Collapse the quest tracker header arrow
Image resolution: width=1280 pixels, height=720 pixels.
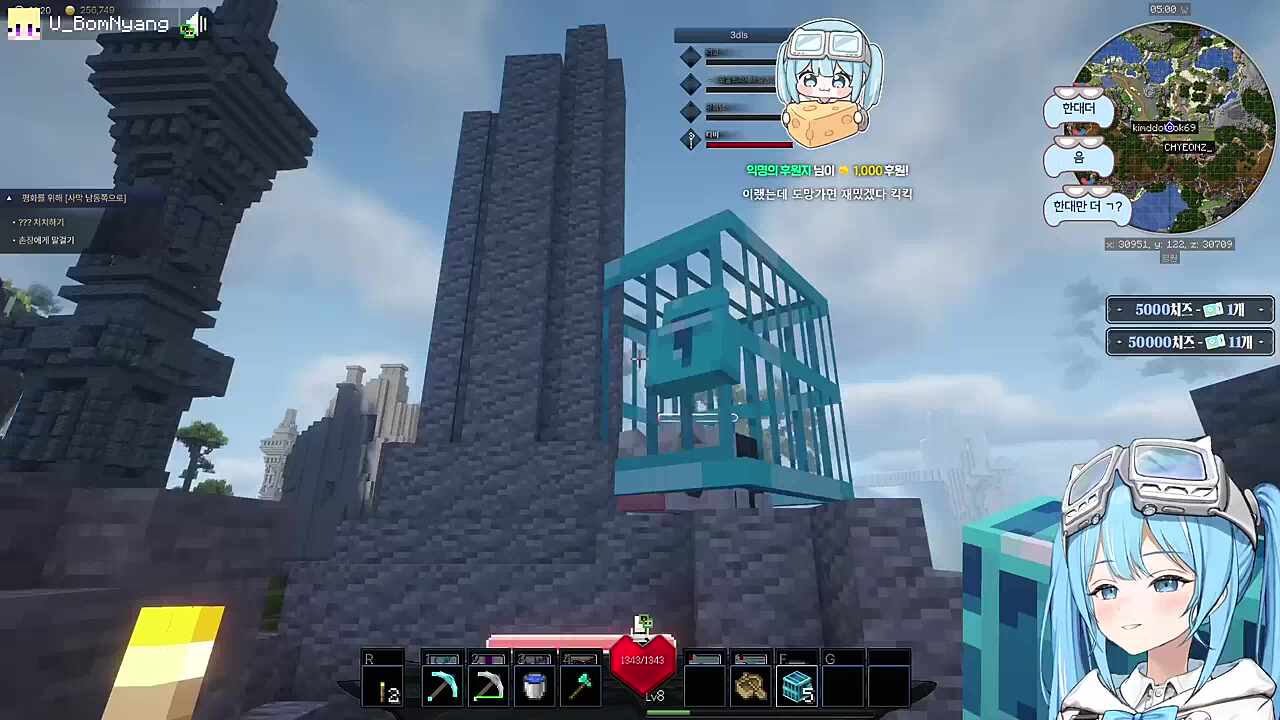point(9,198)
